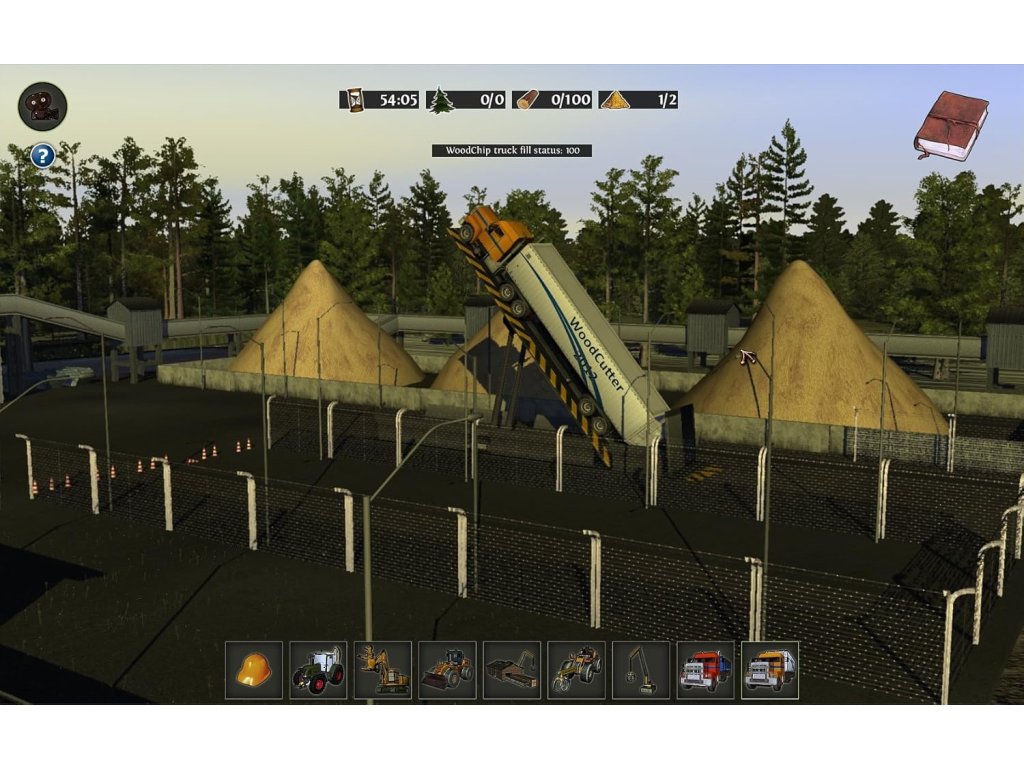Pick the log skidder vehicle
The height and width of the screenshot is (768, 1024).
[576, 670]
